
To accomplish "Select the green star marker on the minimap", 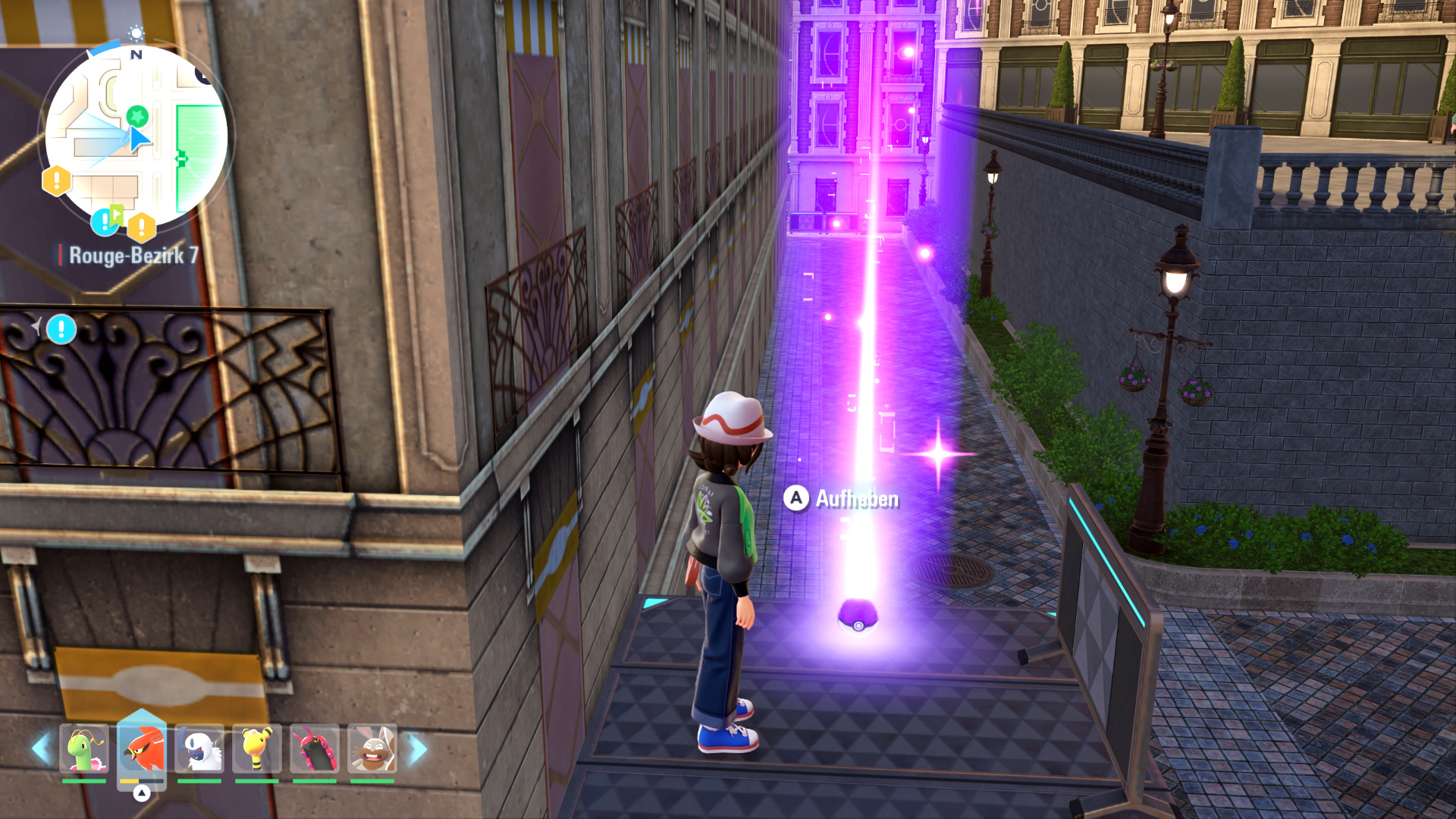I will point(136,116).
